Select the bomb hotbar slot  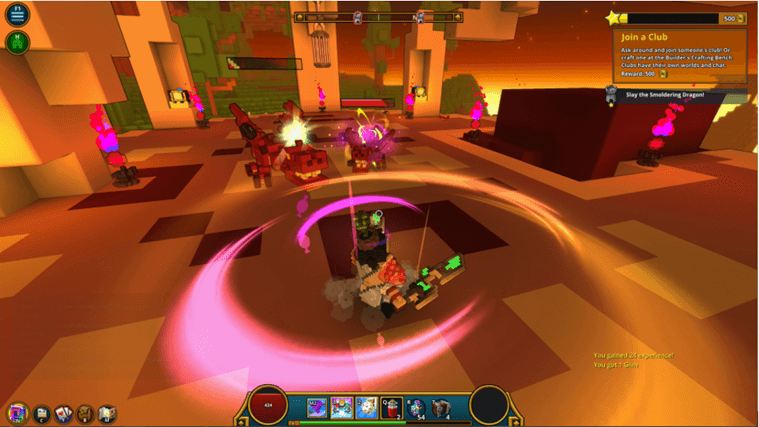tap(417, 406)
